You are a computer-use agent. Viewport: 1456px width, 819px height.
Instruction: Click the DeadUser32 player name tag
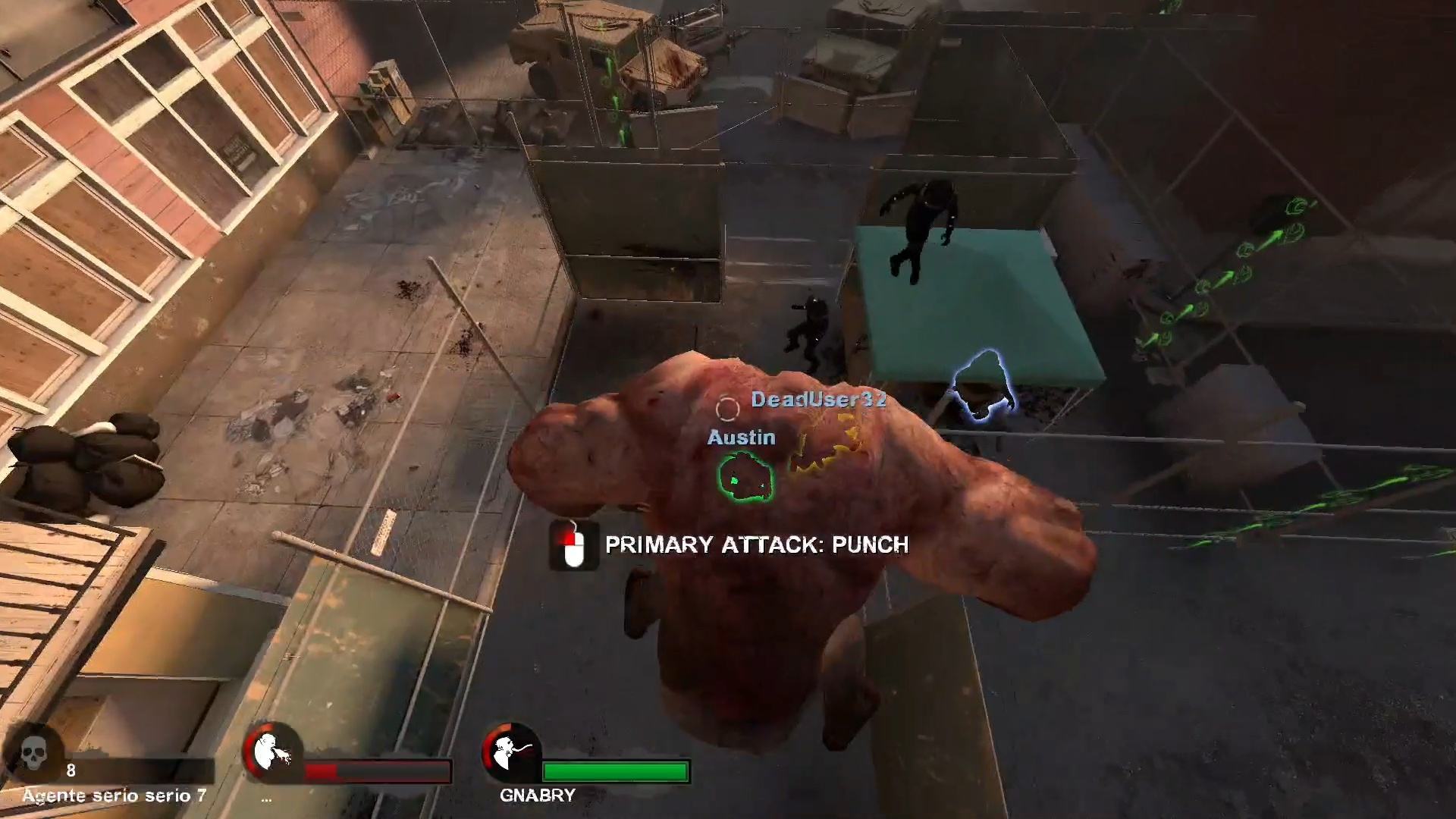(819, 400)
